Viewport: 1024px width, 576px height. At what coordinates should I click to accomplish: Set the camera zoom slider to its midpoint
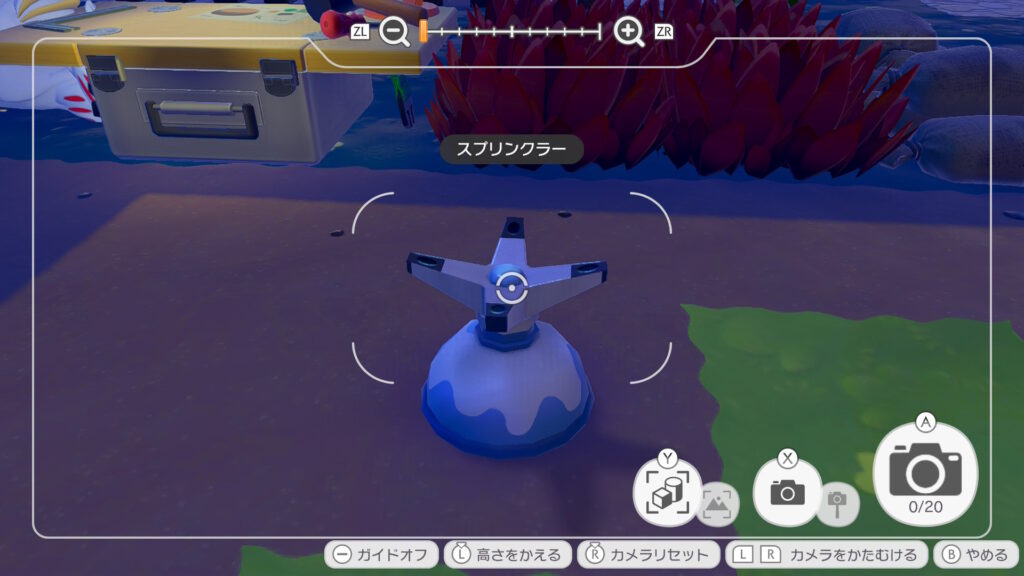pyautogui.click(x=512, y=32)
